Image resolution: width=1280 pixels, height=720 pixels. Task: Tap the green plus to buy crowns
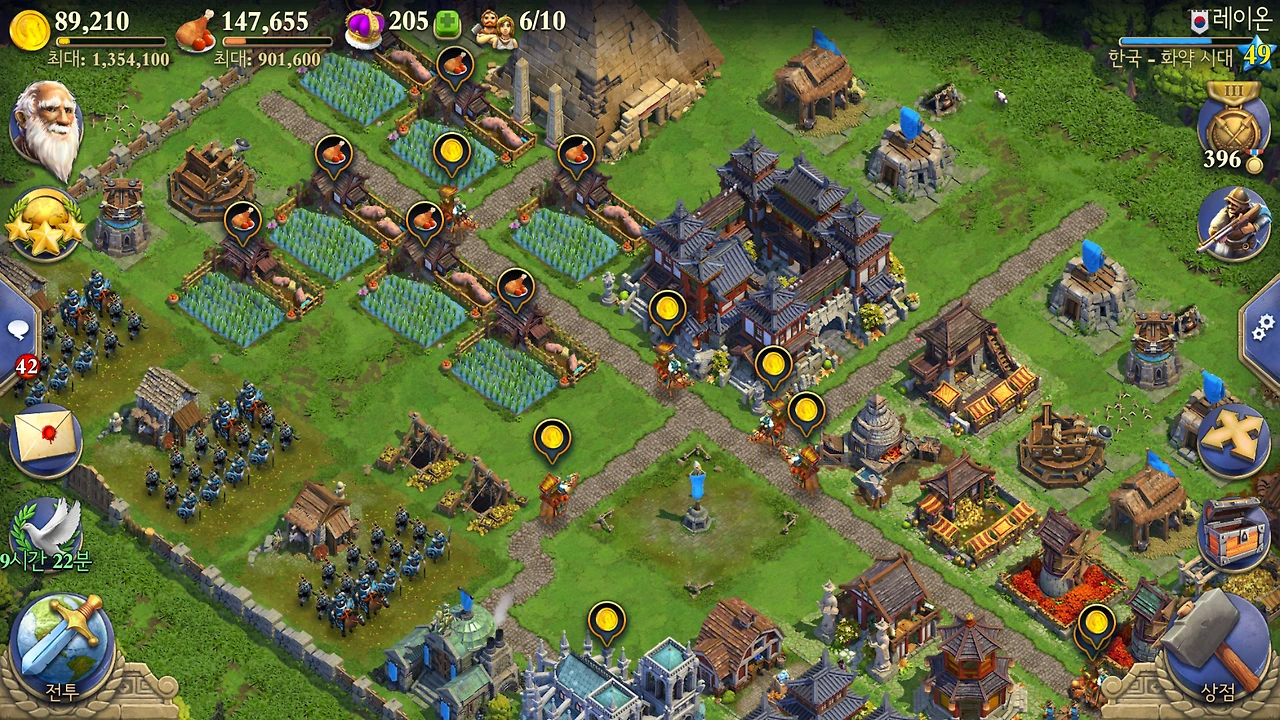coord(449,23)
